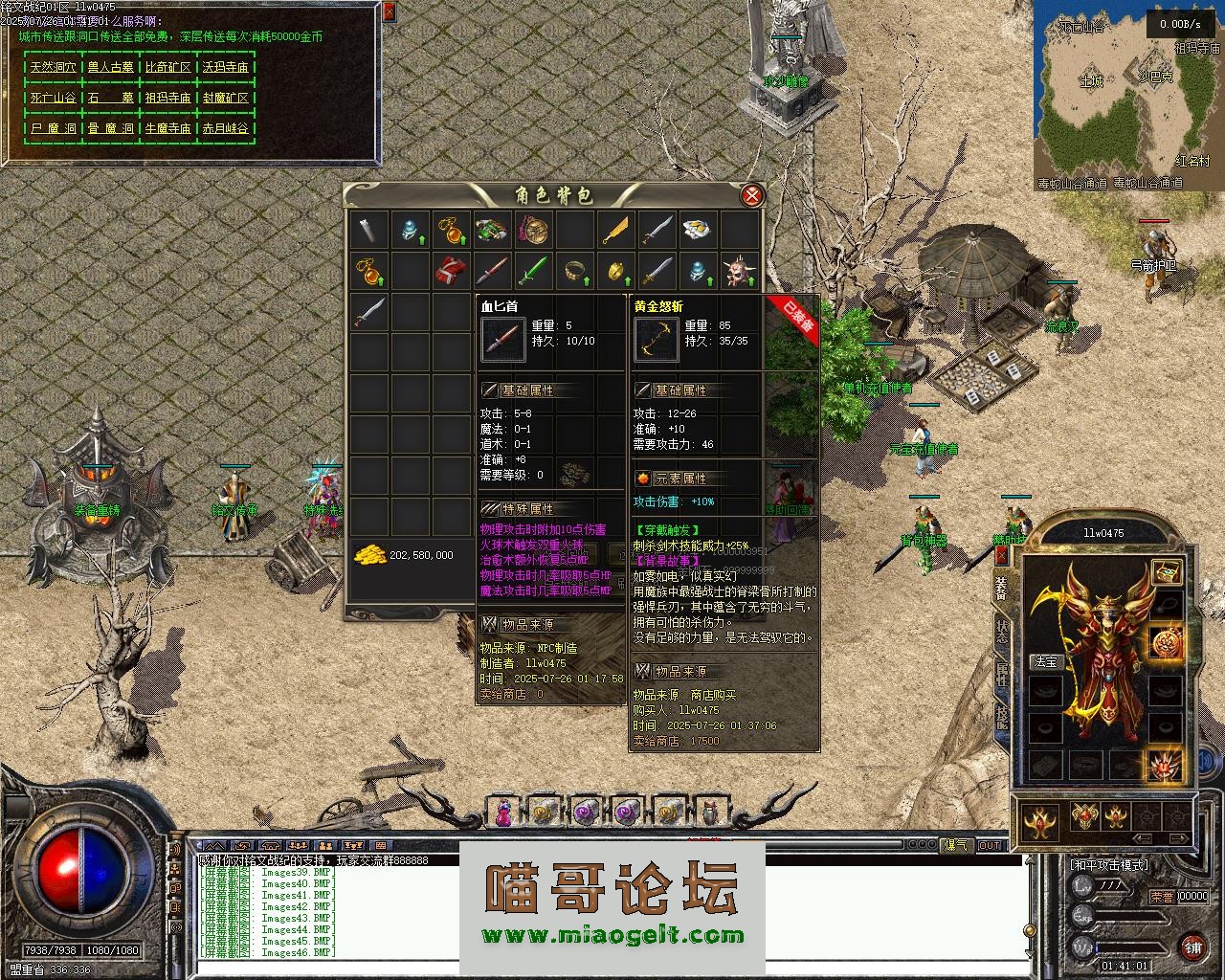Viewport: 1225px width, 980px height.
Task: Select the spiked skull helmet item
Action: pyautogui.click(x=738, y=271)
